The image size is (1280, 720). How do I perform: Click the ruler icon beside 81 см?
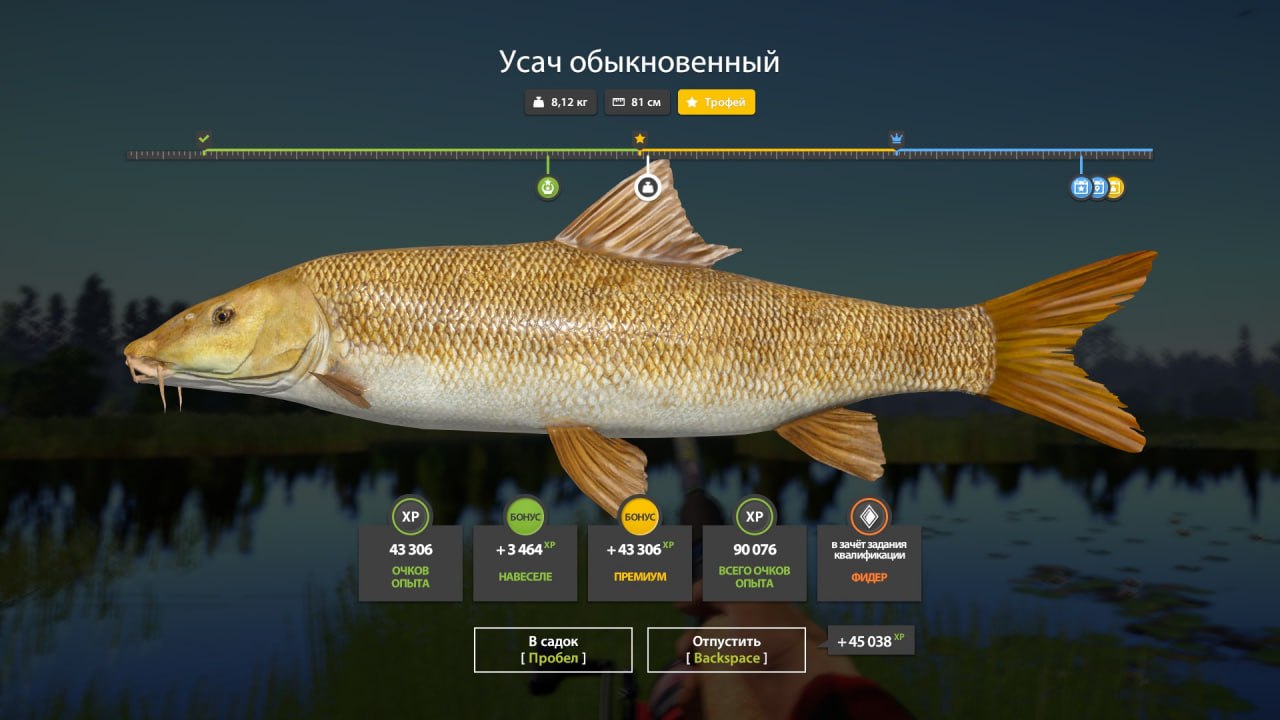[618, 101]
